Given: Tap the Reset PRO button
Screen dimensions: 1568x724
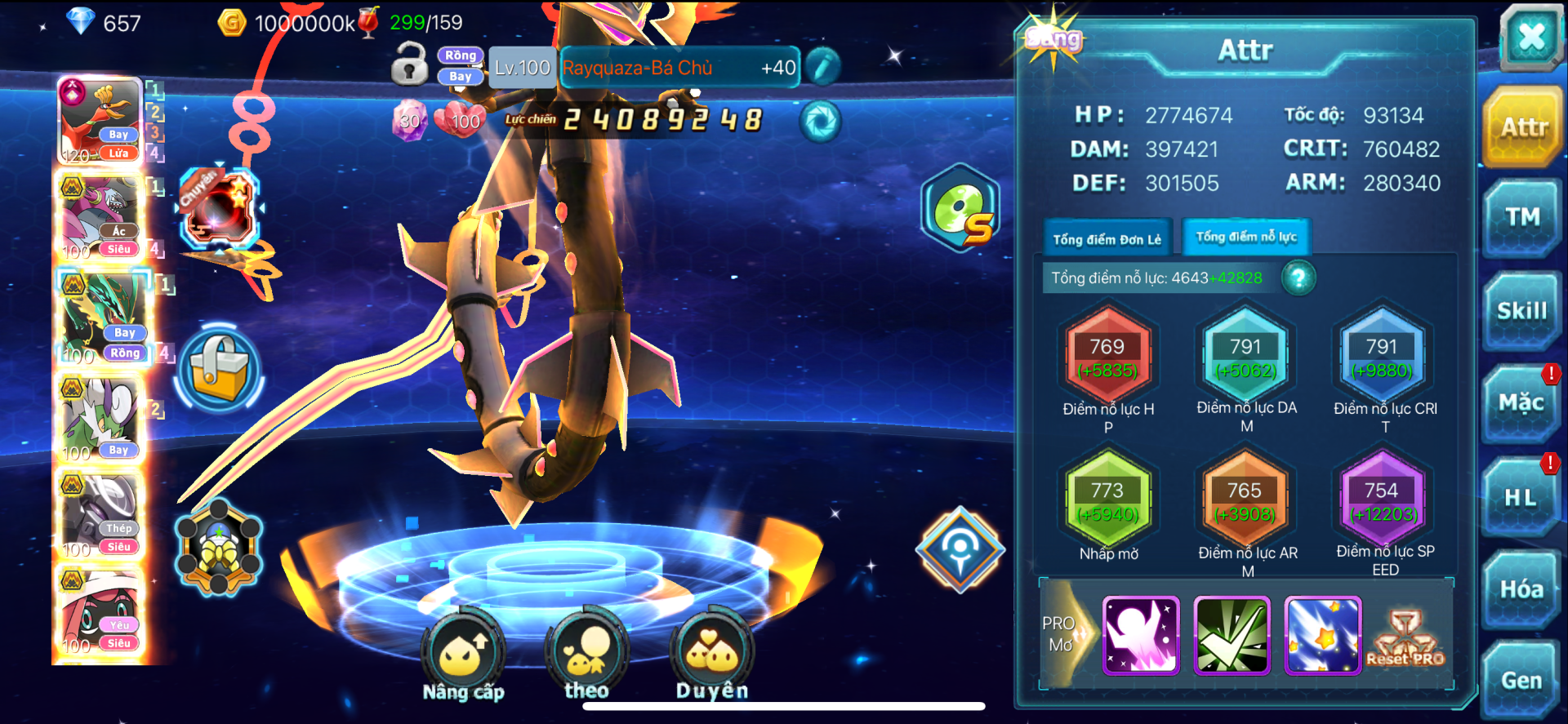Looking at the screenshot, I should pyautogui.click(x=1405, y=638).
